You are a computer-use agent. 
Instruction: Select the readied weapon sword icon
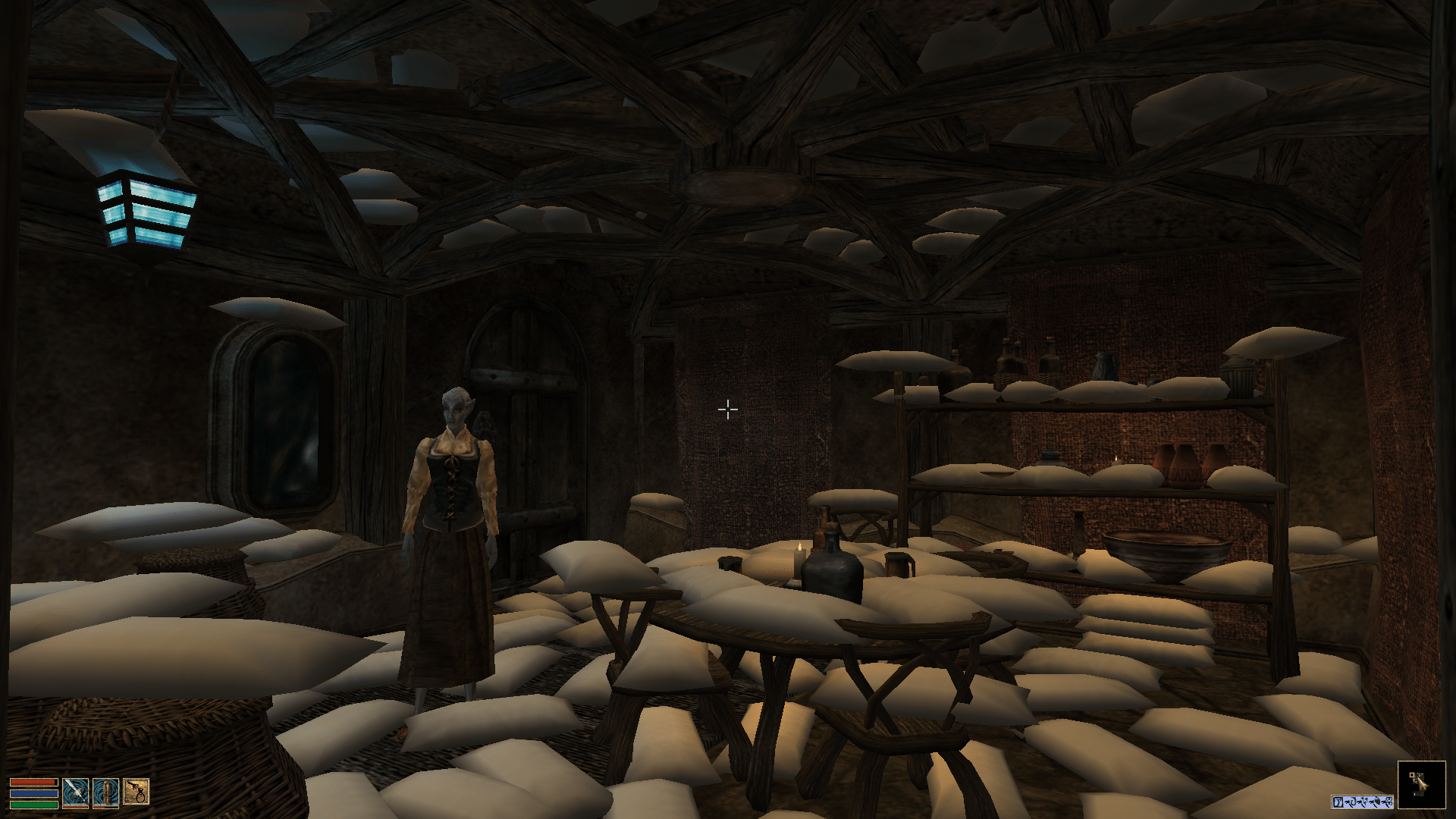76,792
